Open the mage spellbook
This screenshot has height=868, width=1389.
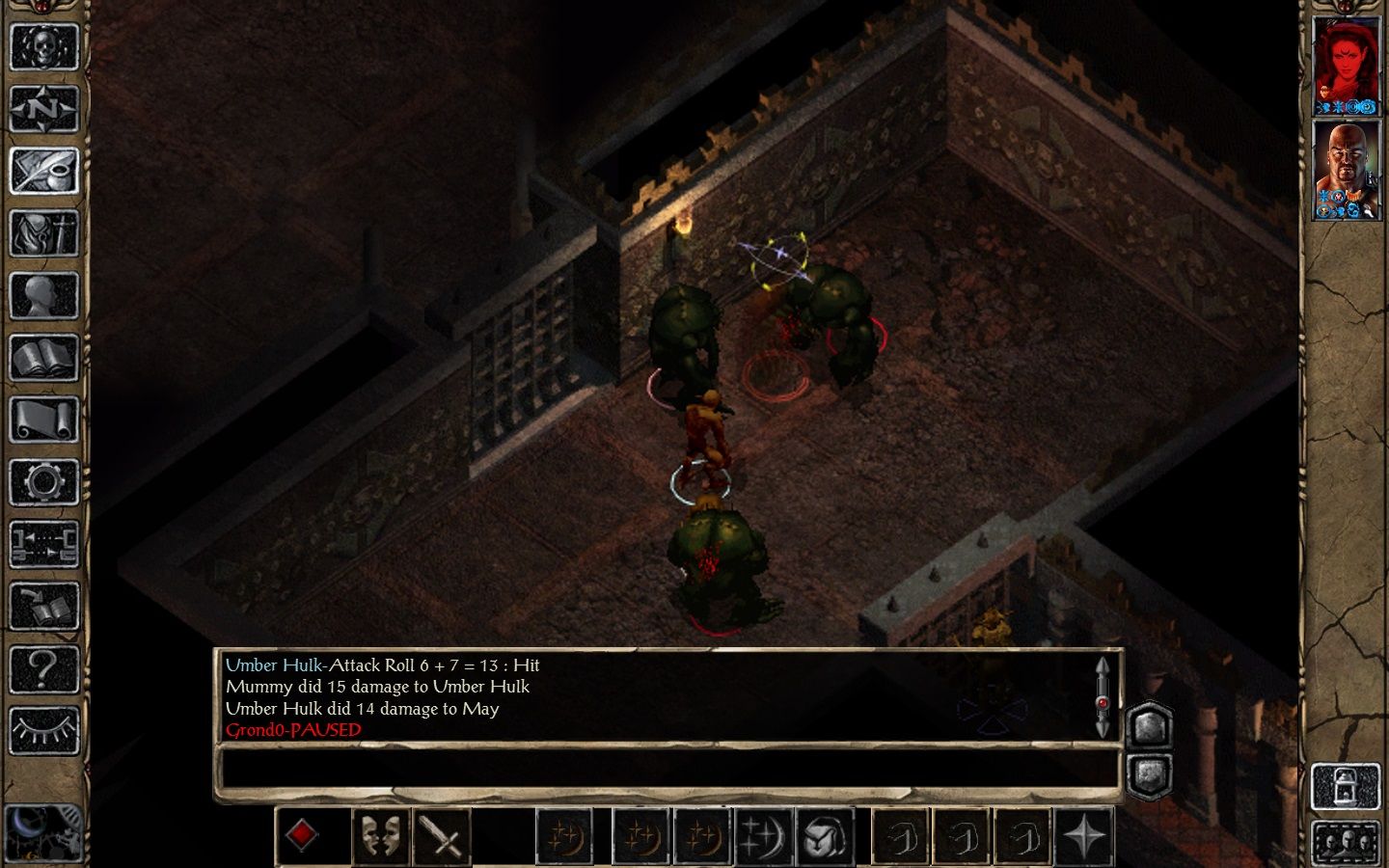tap(43, 359)
